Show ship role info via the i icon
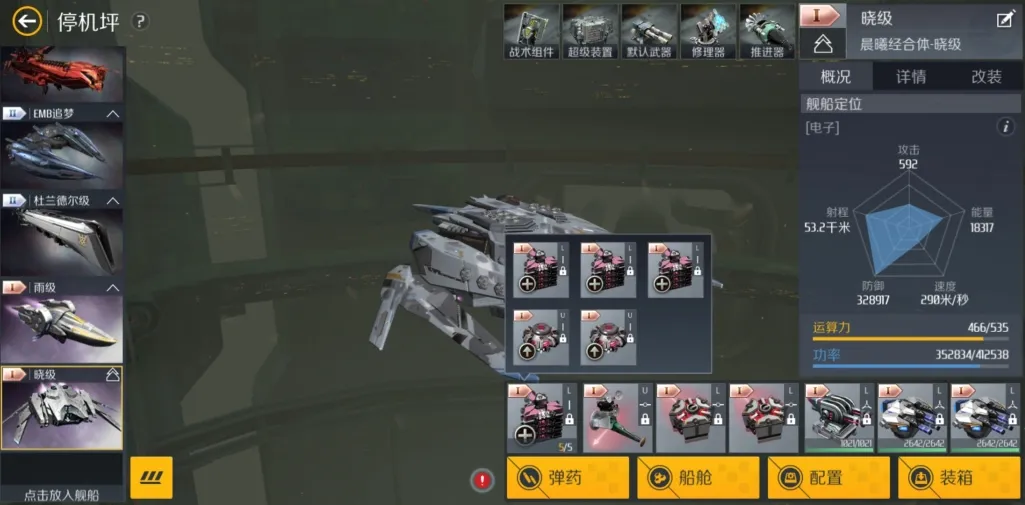The height and width of the screenshot is (505, 1025). tap(1006, 127)
